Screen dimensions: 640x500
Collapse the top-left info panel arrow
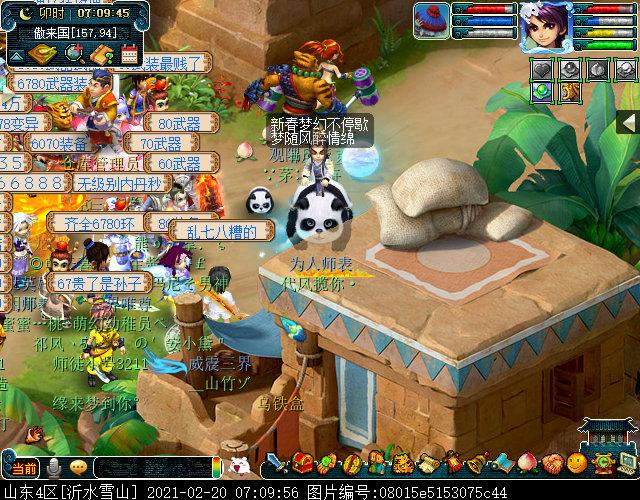pyautogui.click(x=17, y=54)
